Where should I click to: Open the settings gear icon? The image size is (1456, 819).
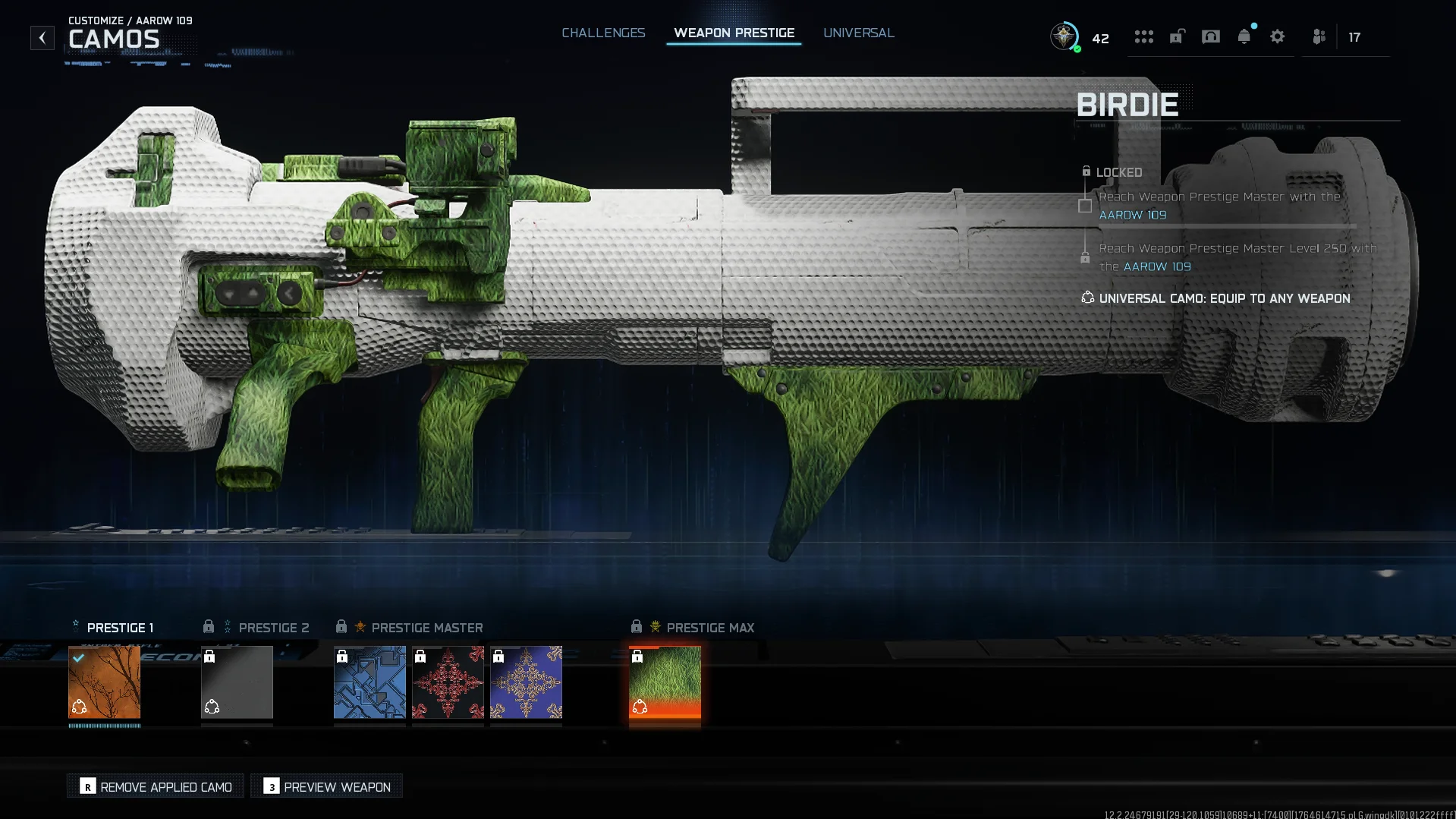pos(1277,36)
